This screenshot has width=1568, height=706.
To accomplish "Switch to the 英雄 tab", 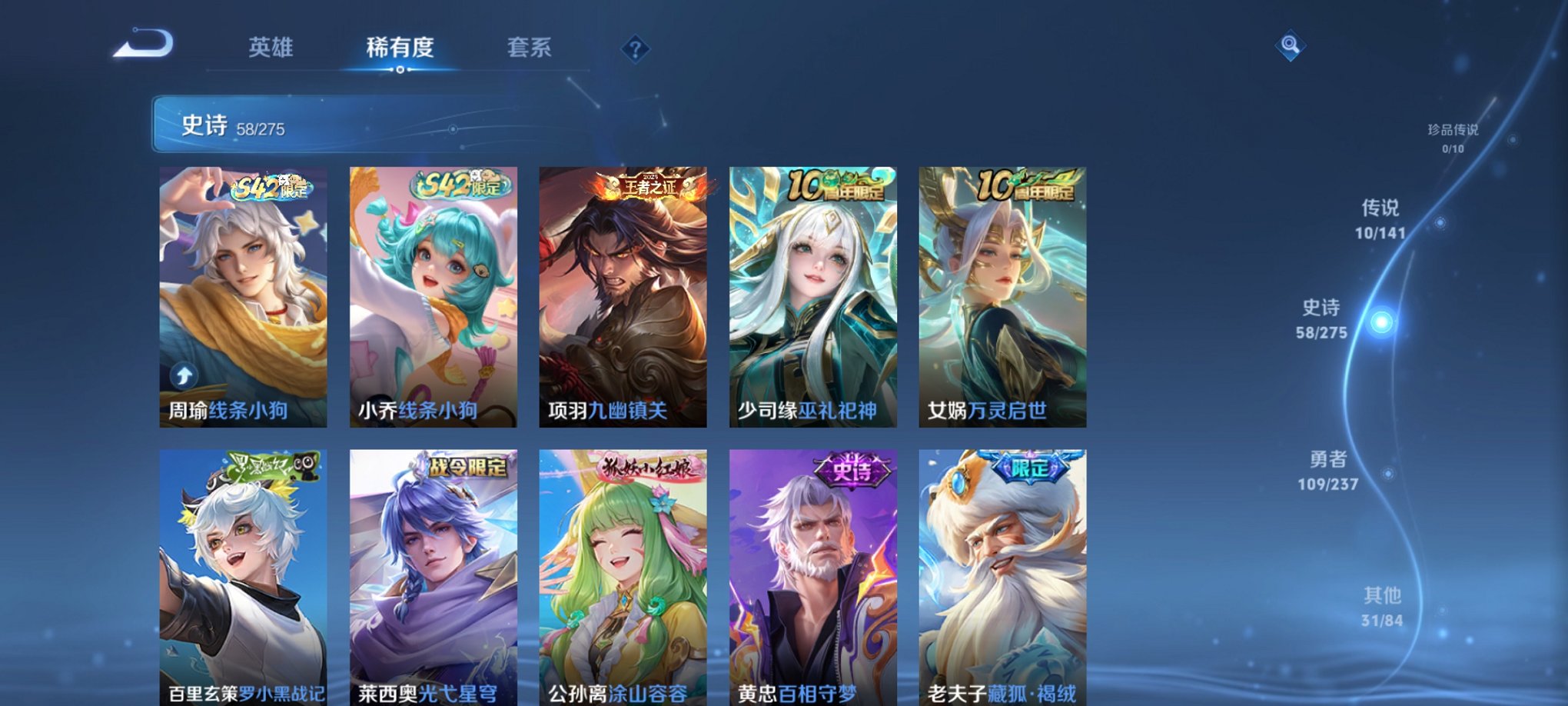I will click(271, 48).
